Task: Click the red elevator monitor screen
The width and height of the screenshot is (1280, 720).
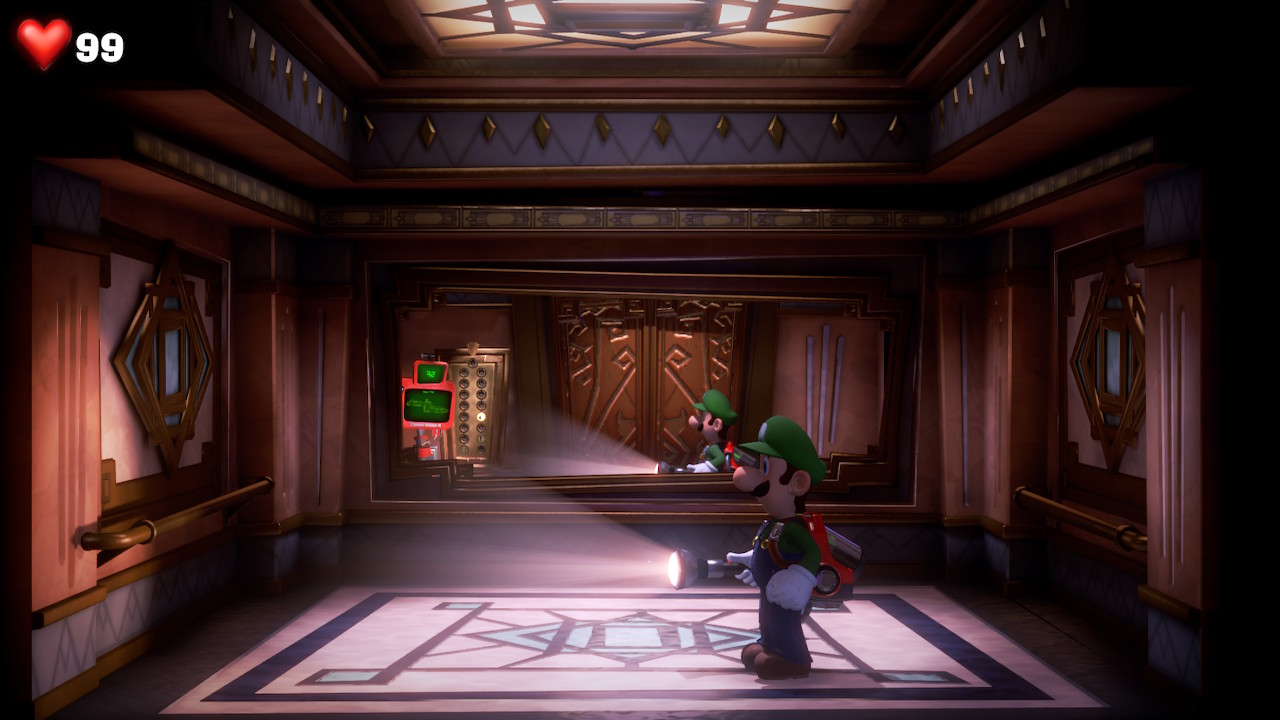Action: 427,406
